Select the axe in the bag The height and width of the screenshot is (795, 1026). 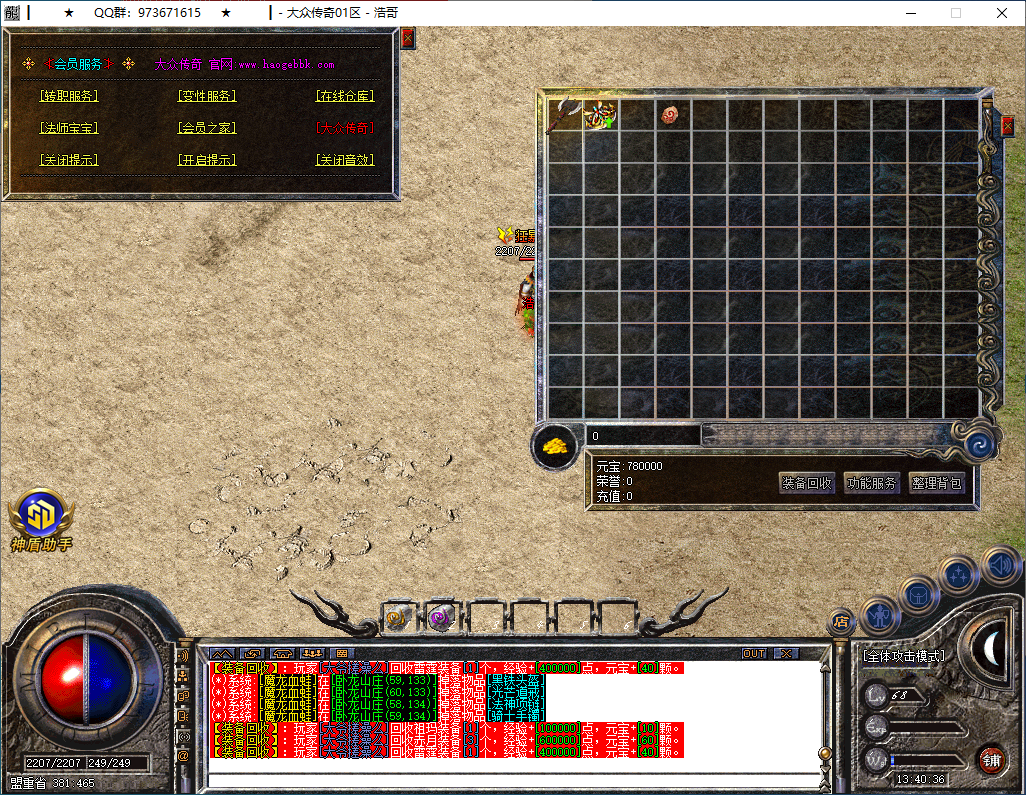[563, 114]
